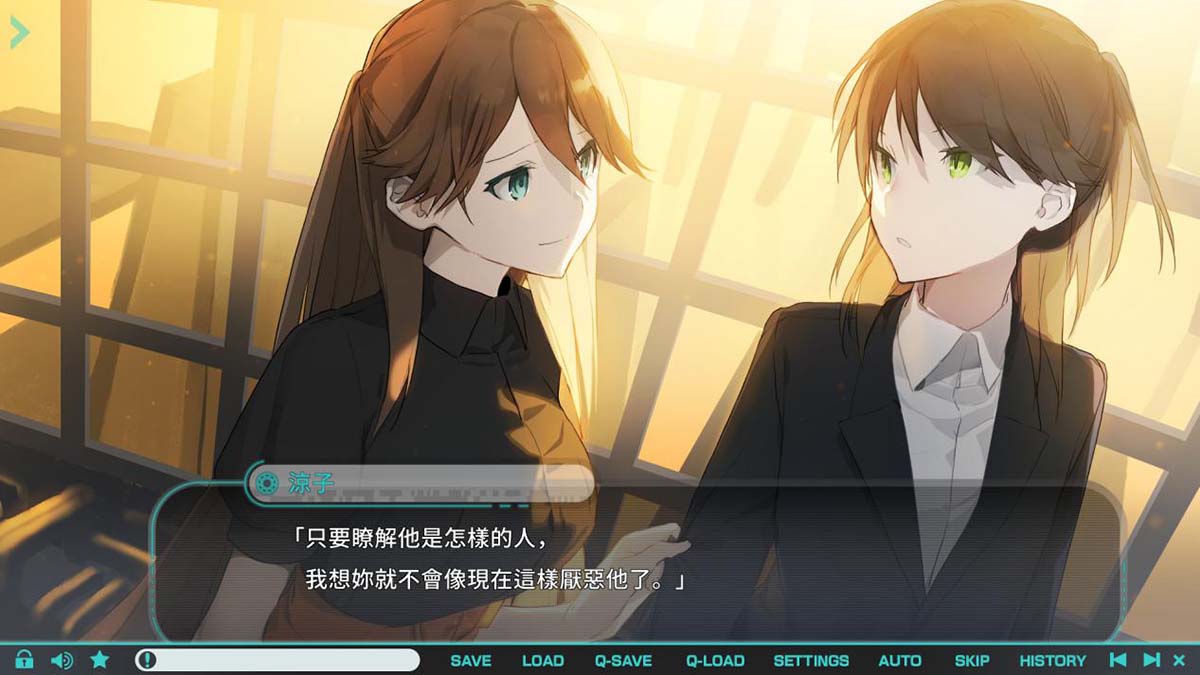Viewport: 1200px width, 675px height.
Task: Click the scene progress bar
Action: 278,660
